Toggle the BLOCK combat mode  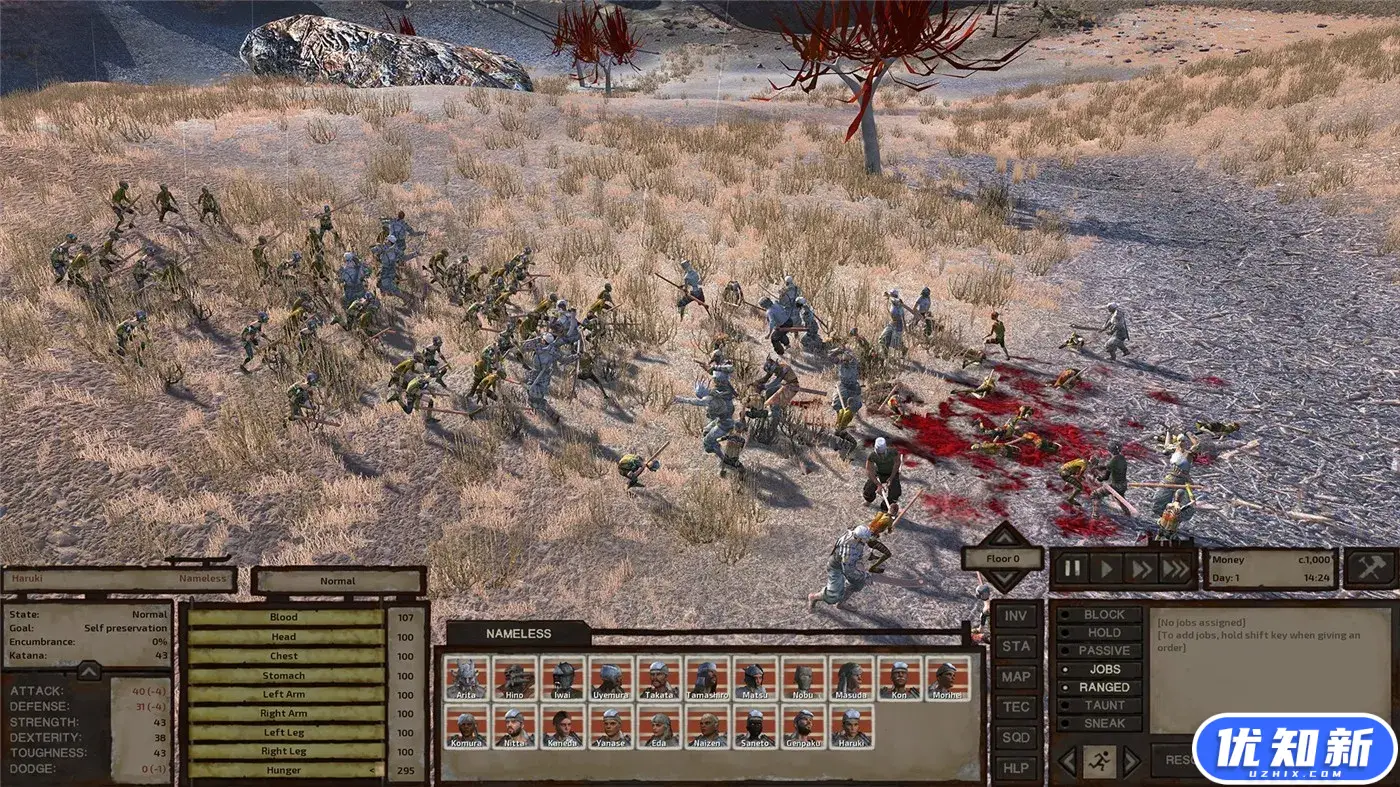1100,615
